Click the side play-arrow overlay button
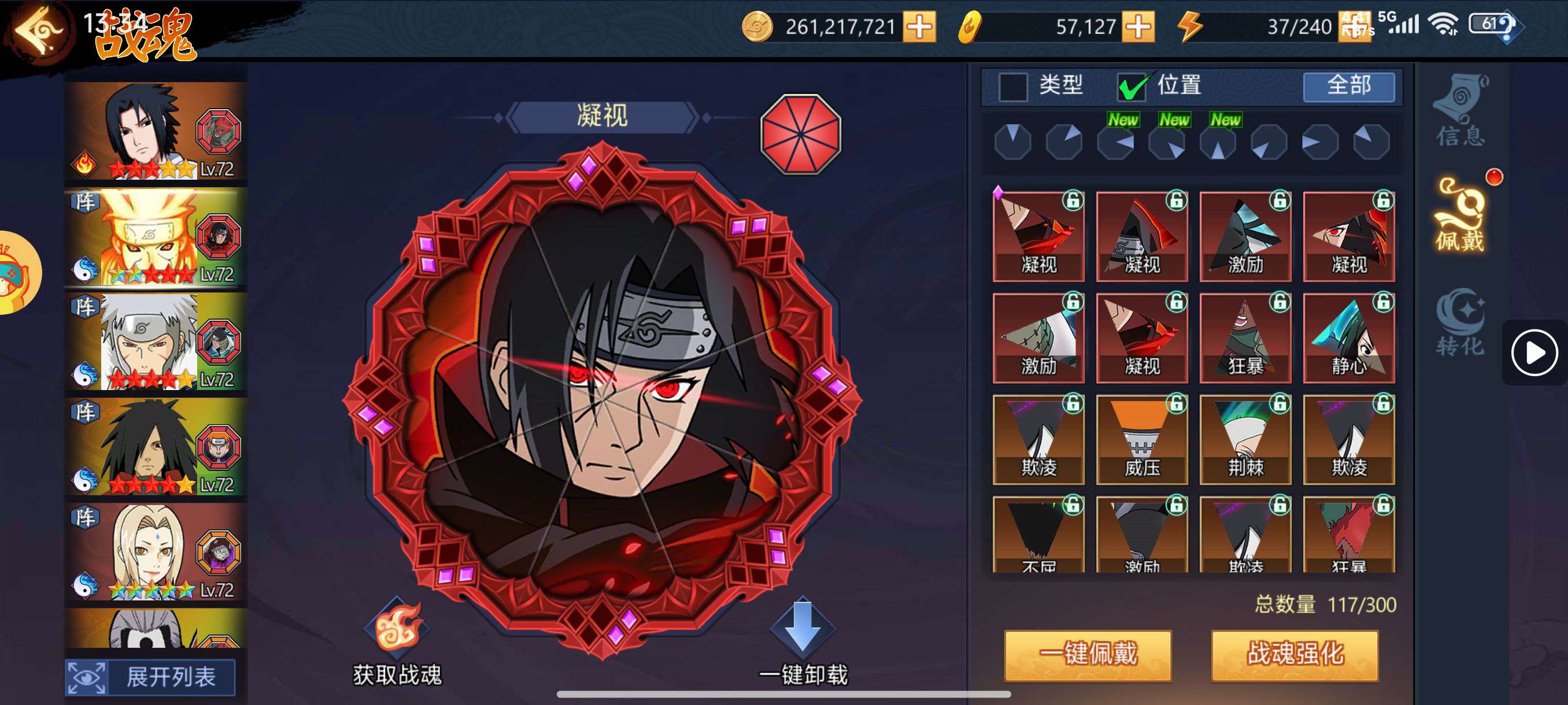This screenshot has width=1568, height=705. (x=1533, y=353)
